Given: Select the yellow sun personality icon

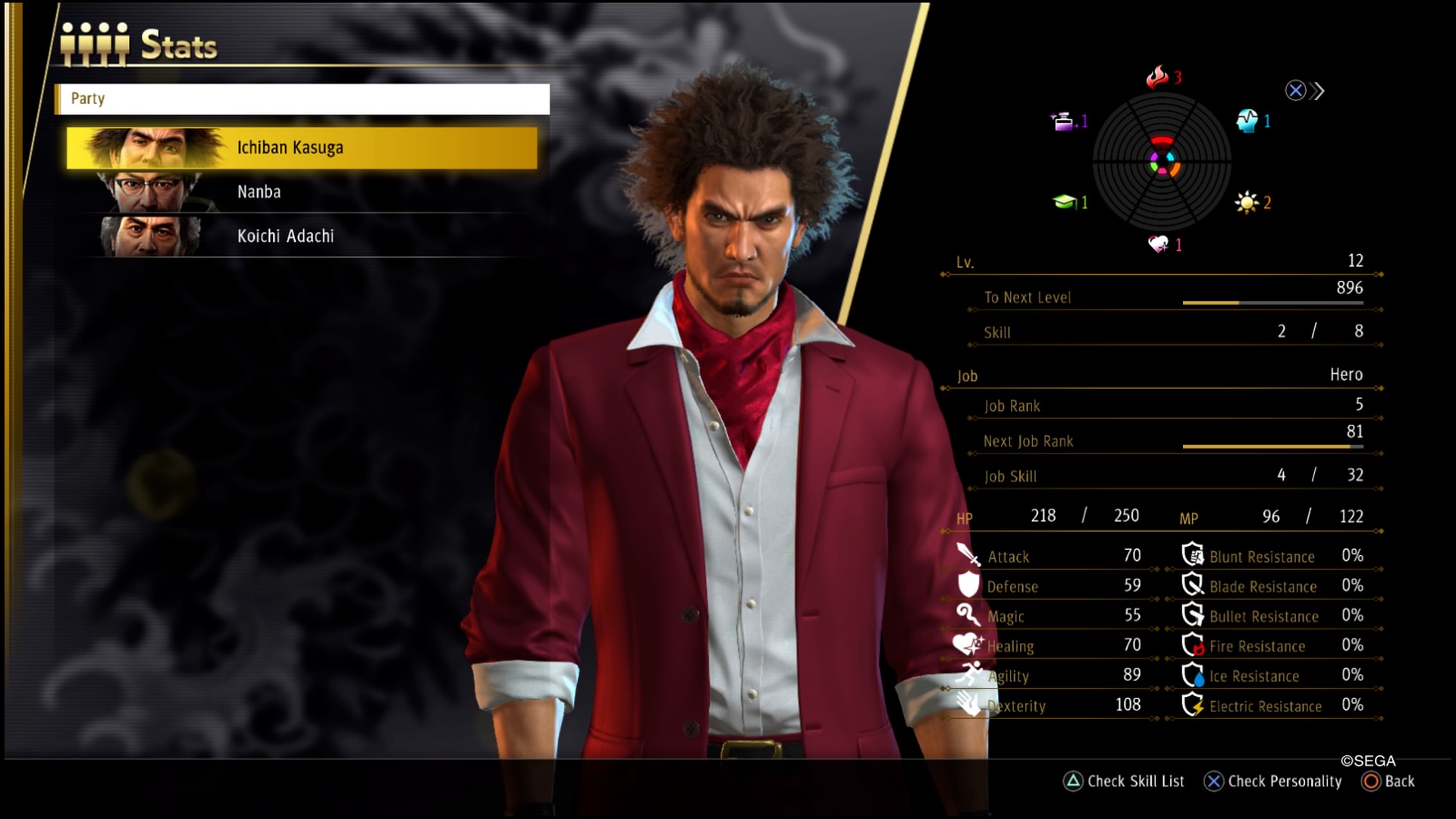Looking at the screenshot, I should [1246, 202].
